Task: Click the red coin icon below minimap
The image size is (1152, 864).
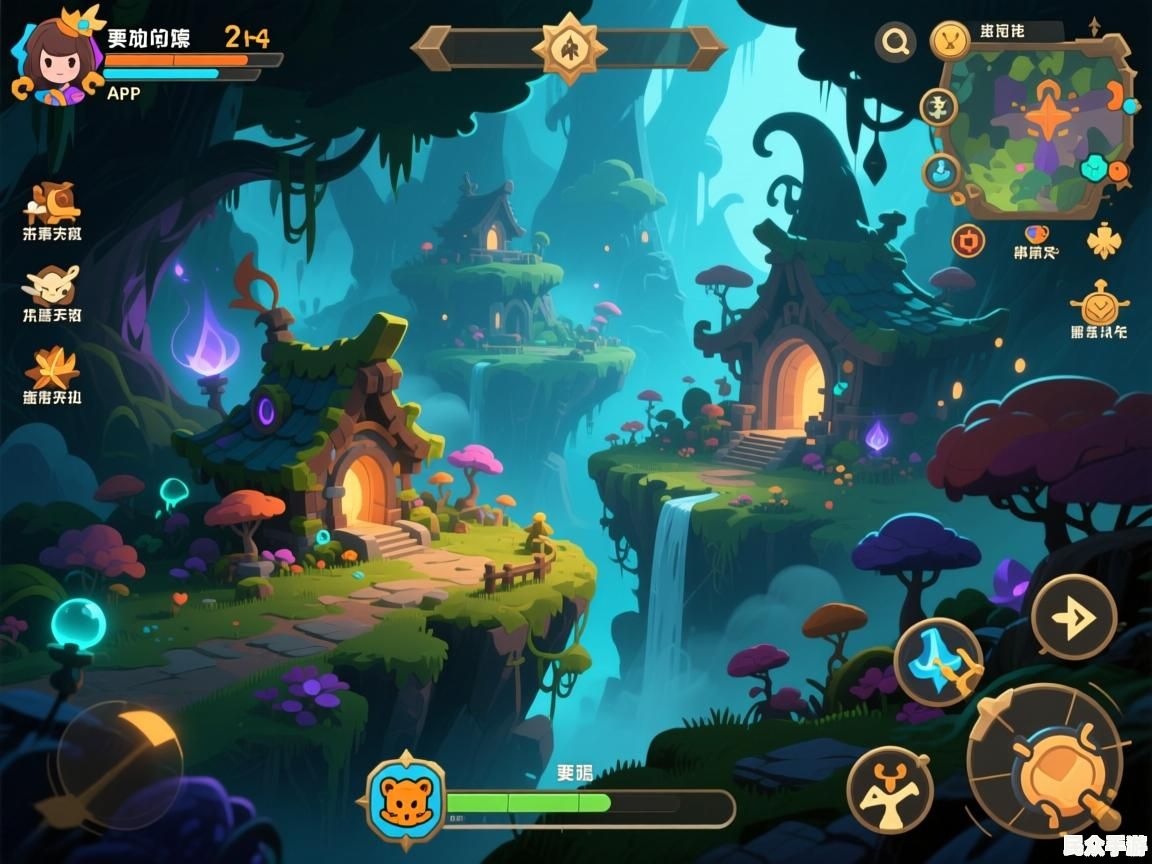Action: 967,240
